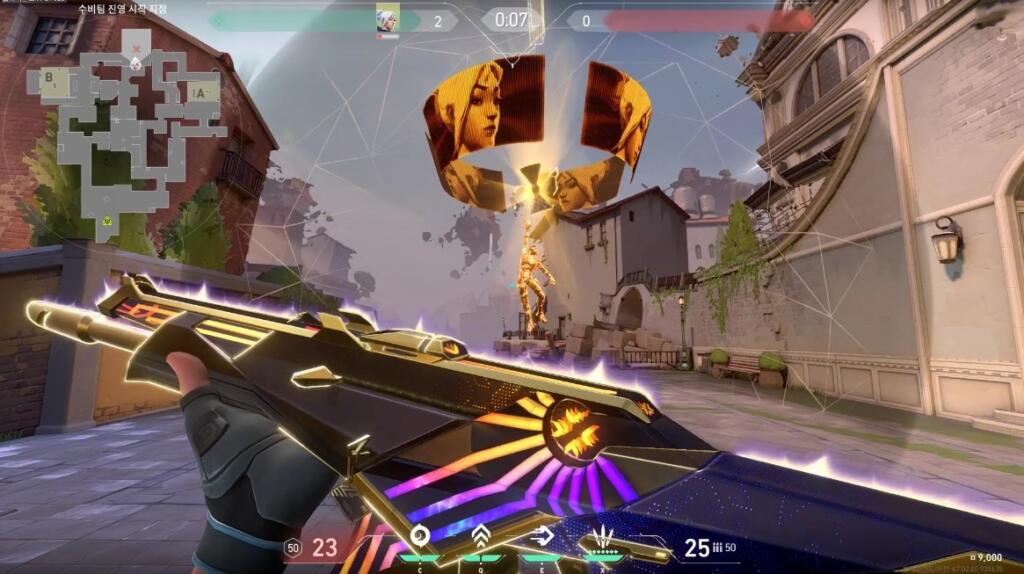Activate the Q ability with upward chevrons icon

click(x=481, y=534)
